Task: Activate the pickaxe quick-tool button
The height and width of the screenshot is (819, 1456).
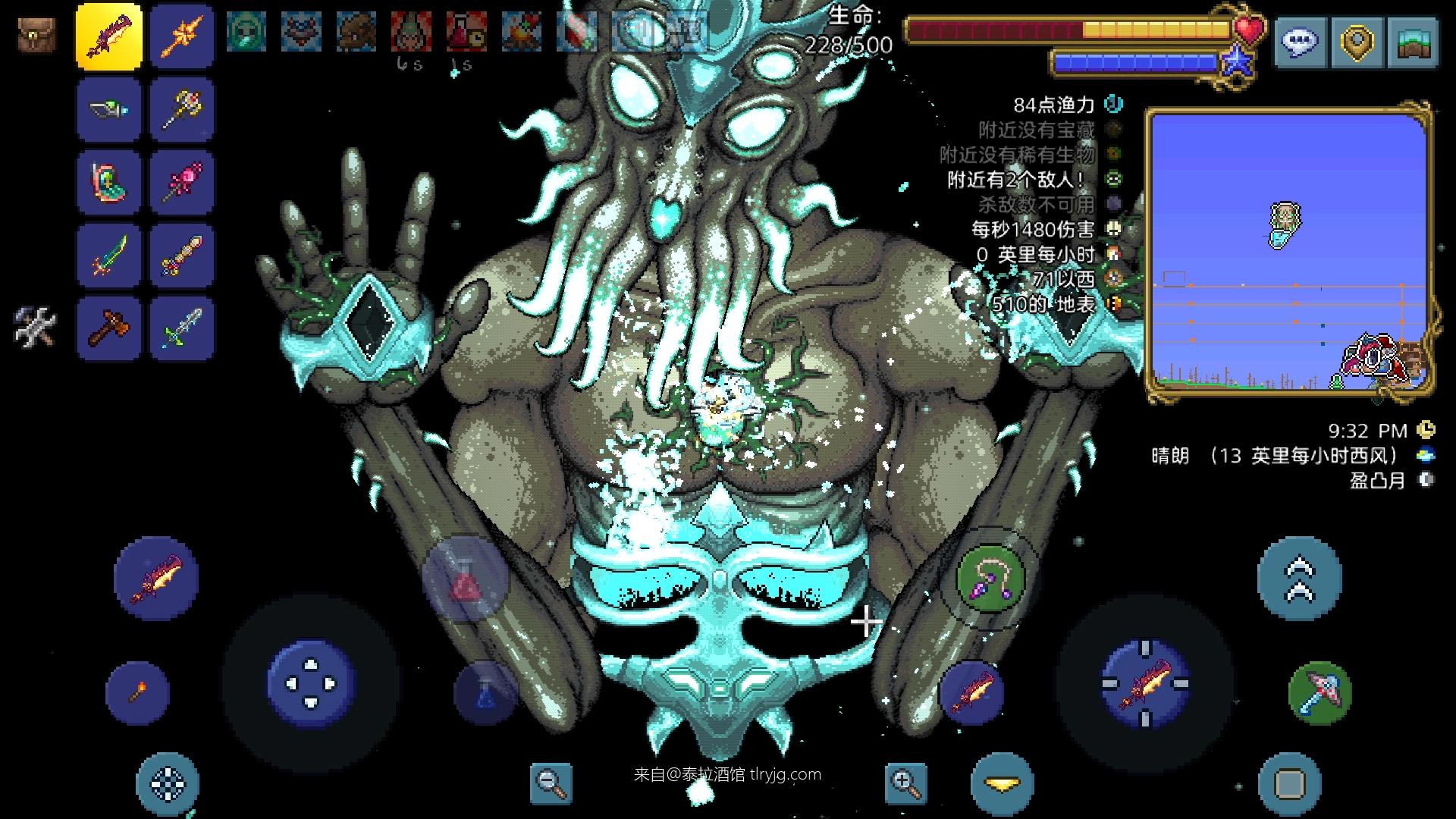Action: pyautogui.click(x=1319, y=692)
